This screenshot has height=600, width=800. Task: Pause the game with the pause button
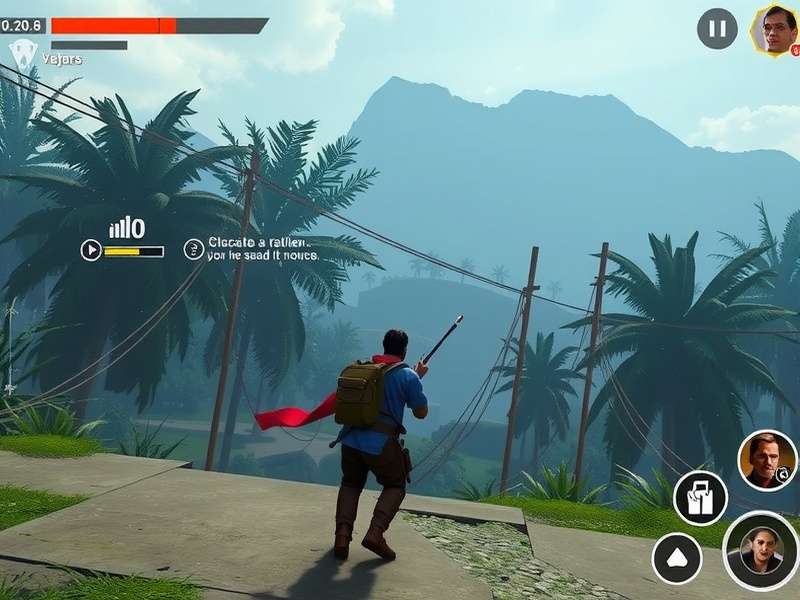[x=717, y=28]
